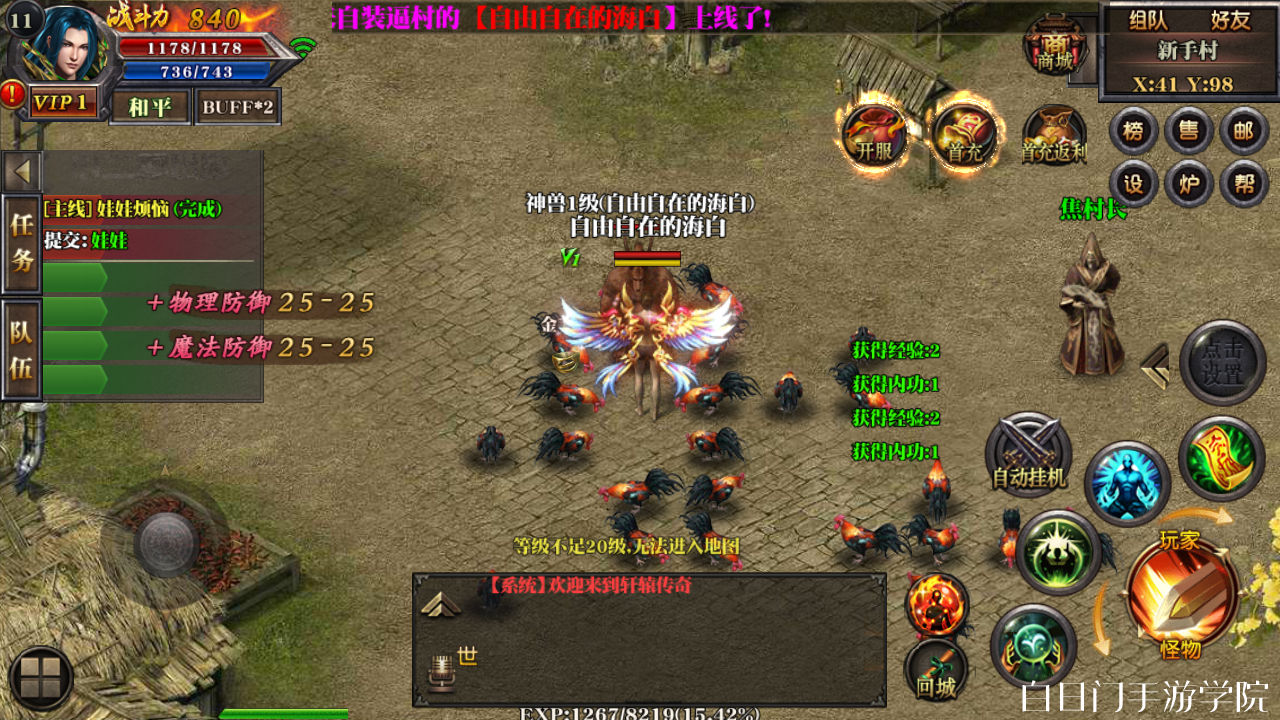
Task: Open the 售 trade button
Action: (1189, 131)
